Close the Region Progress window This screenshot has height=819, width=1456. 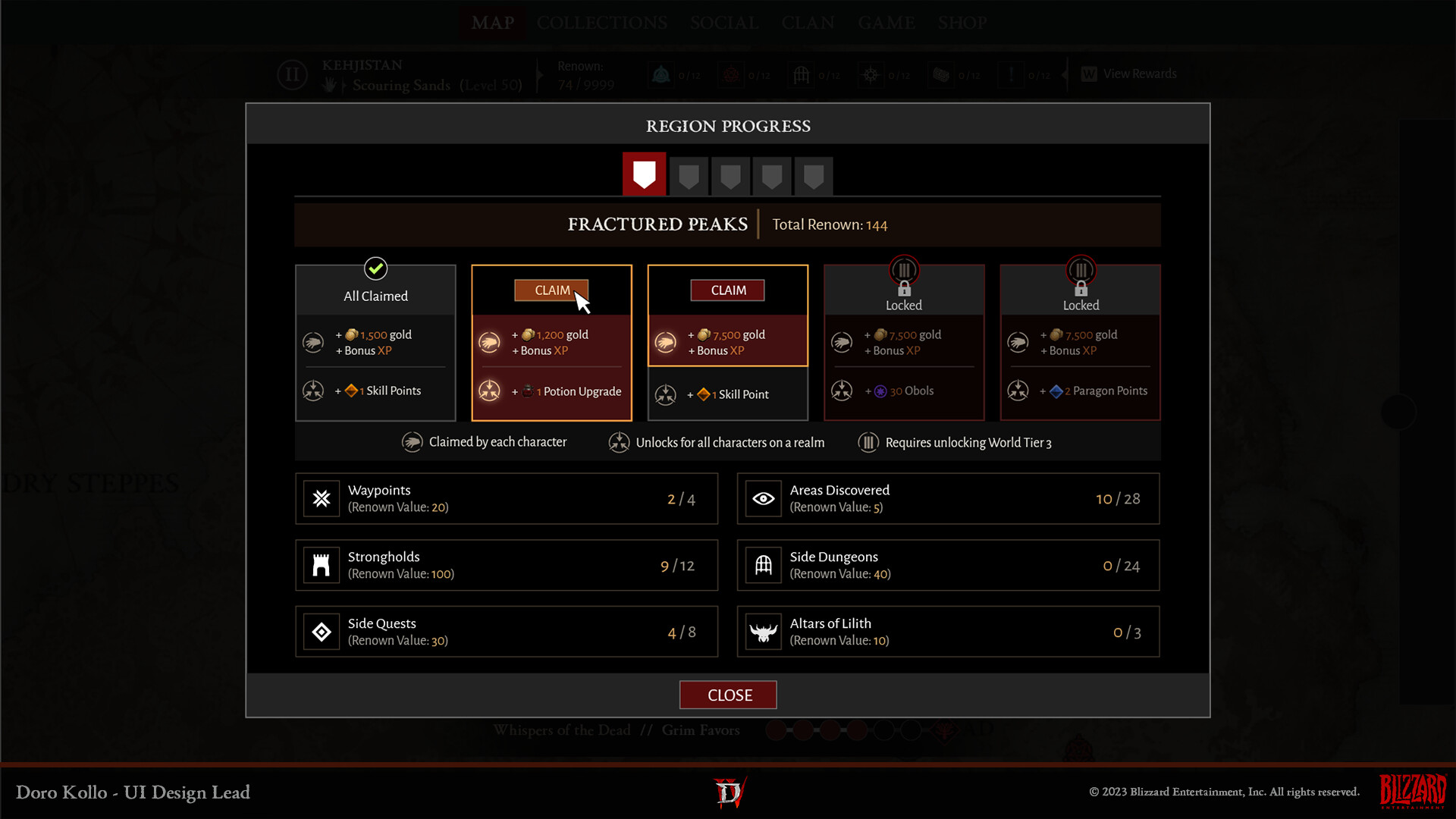click(x=728, y=695)
